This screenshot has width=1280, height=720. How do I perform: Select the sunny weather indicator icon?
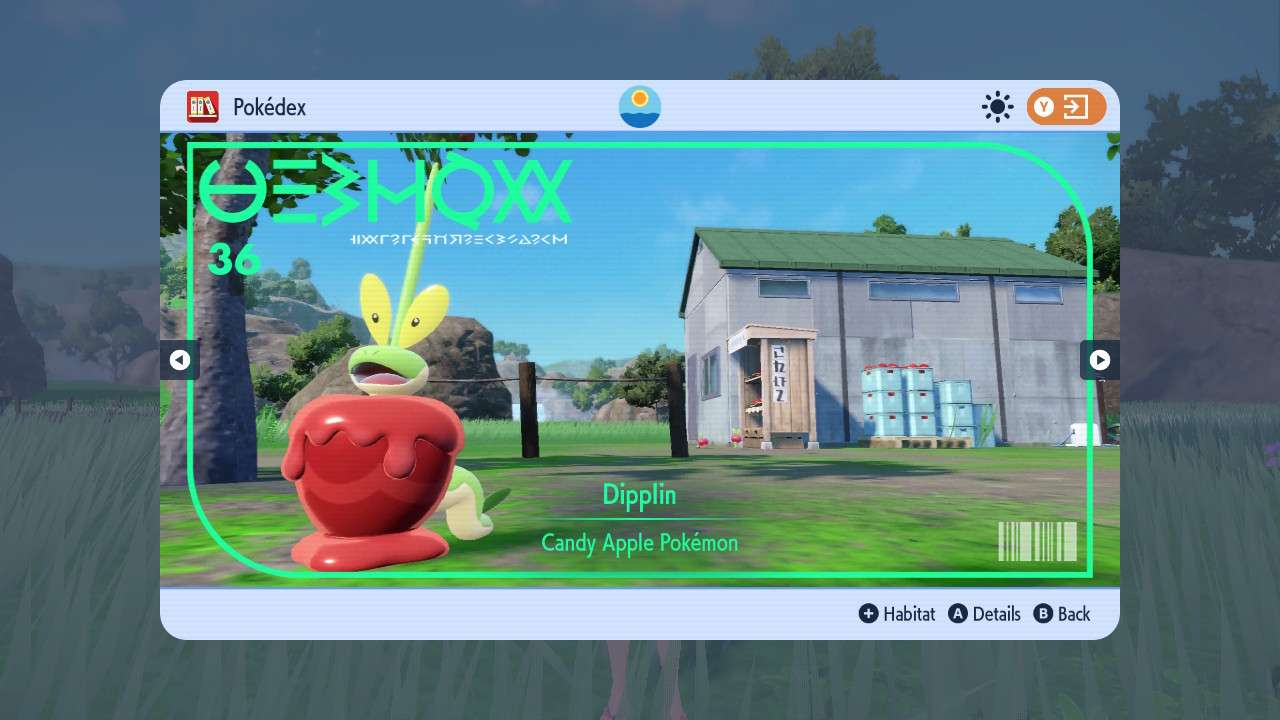point(639,106)
